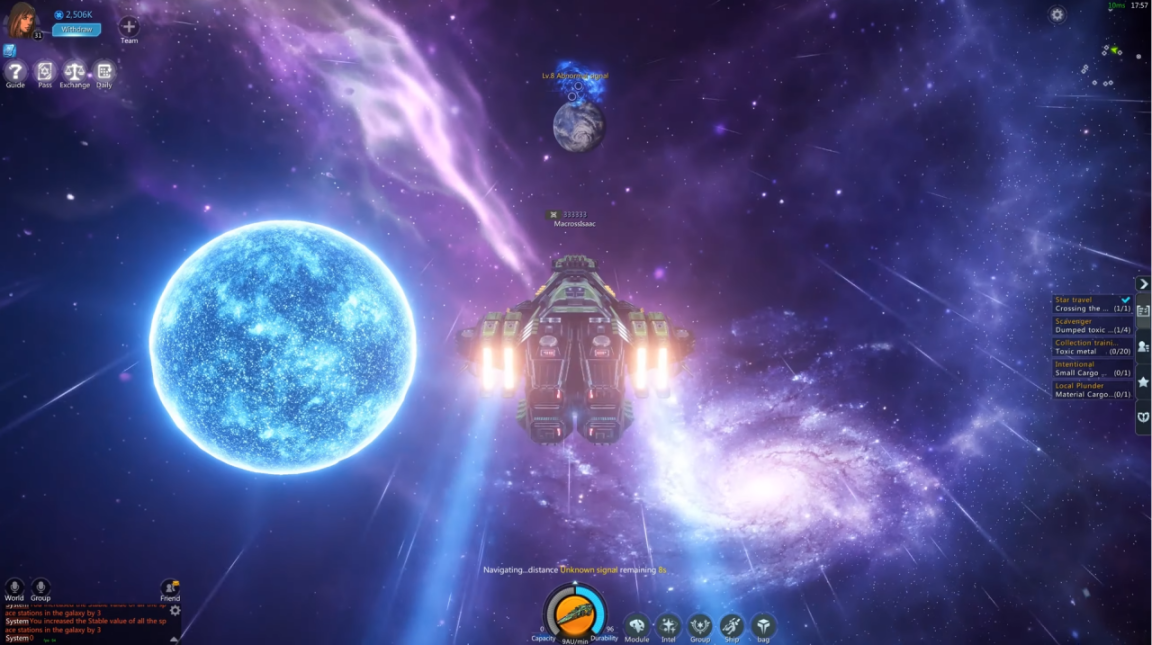Open the game settings gear
1152x645 pixels.
pyautogui.click(x=1057, y=15)
